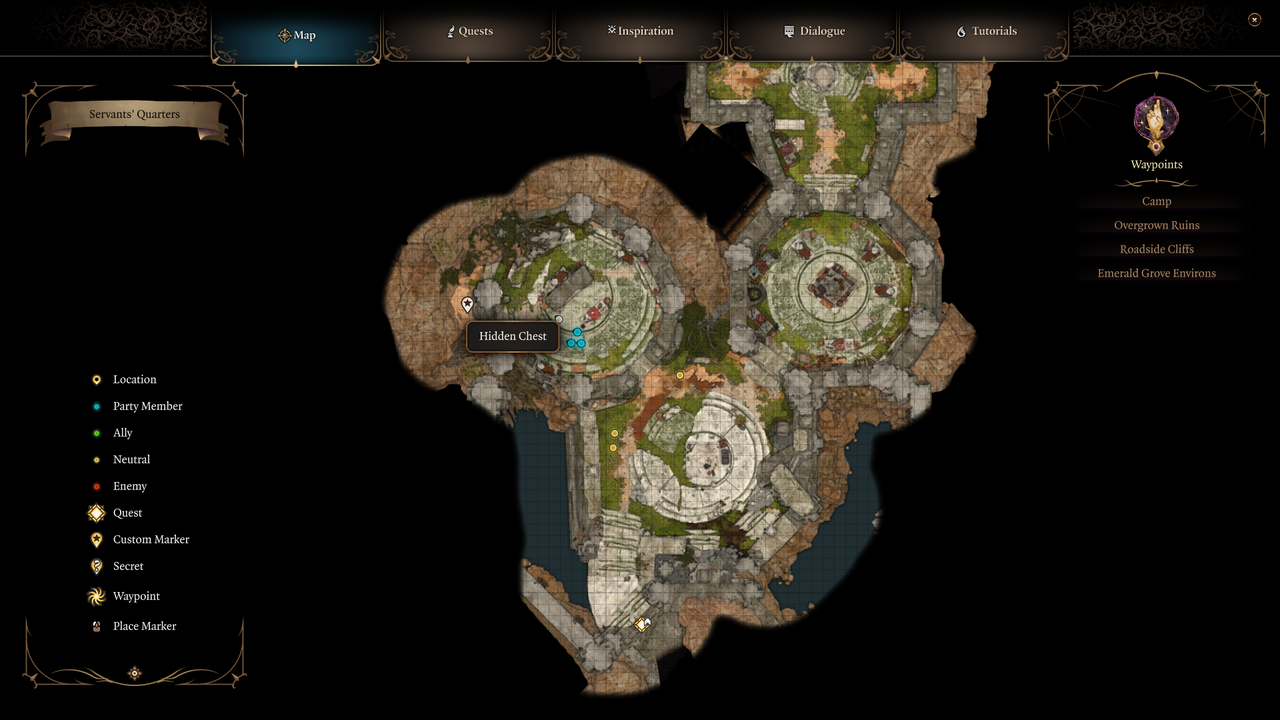Click the Secret marker icon in the legend

[96, 566]
